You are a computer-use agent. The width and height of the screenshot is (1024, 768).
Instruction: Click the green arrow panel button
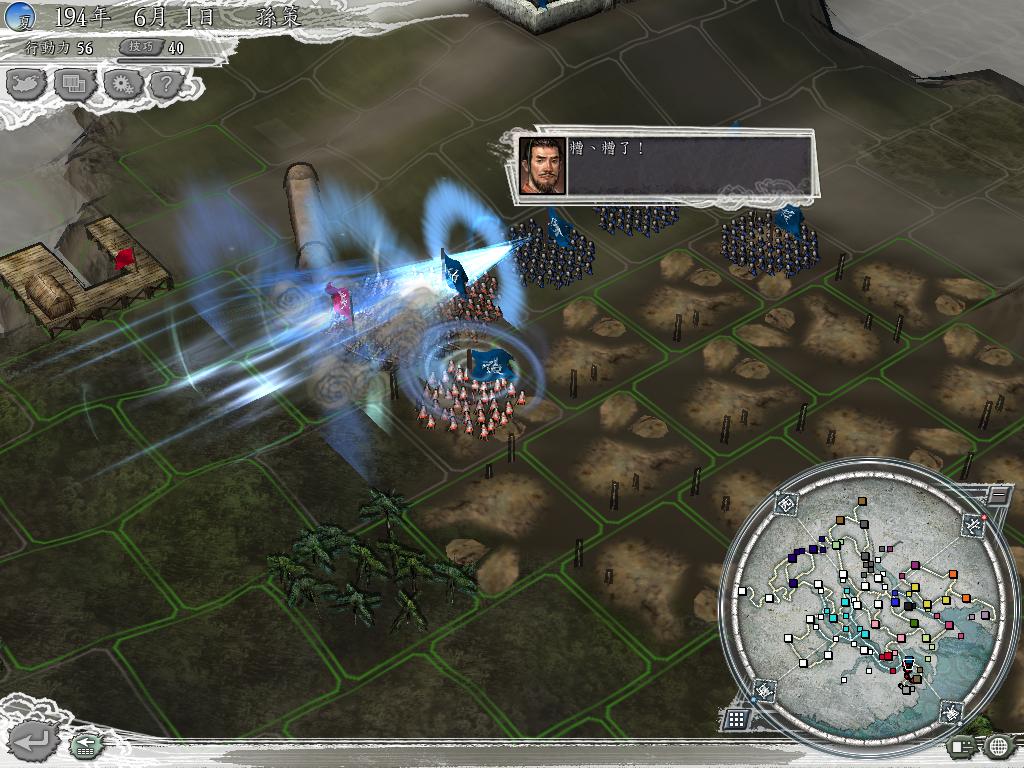84,745
